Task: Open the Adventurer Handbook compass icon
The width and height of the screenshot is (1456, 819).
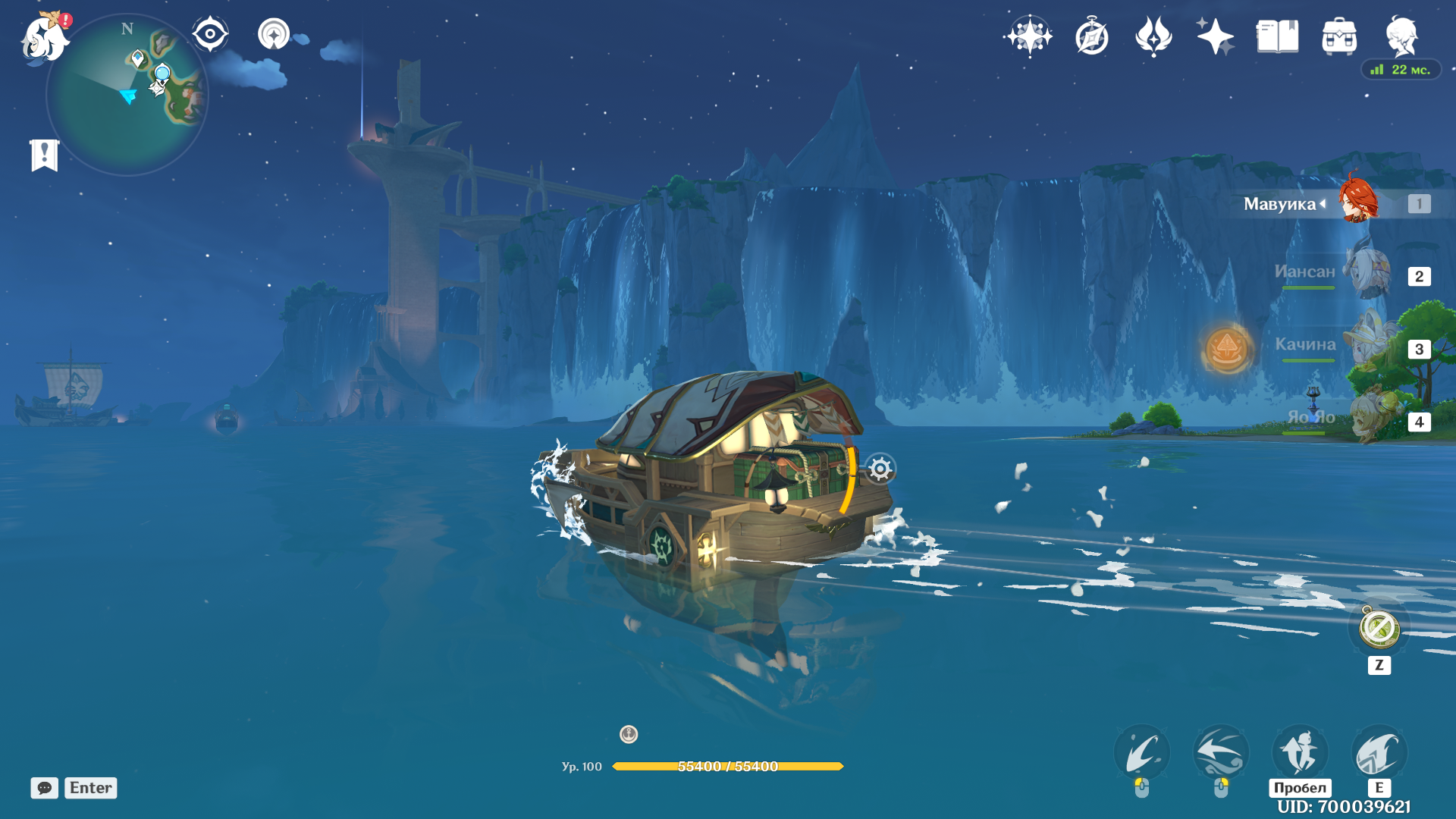Action: click(x=1092, y=36)
